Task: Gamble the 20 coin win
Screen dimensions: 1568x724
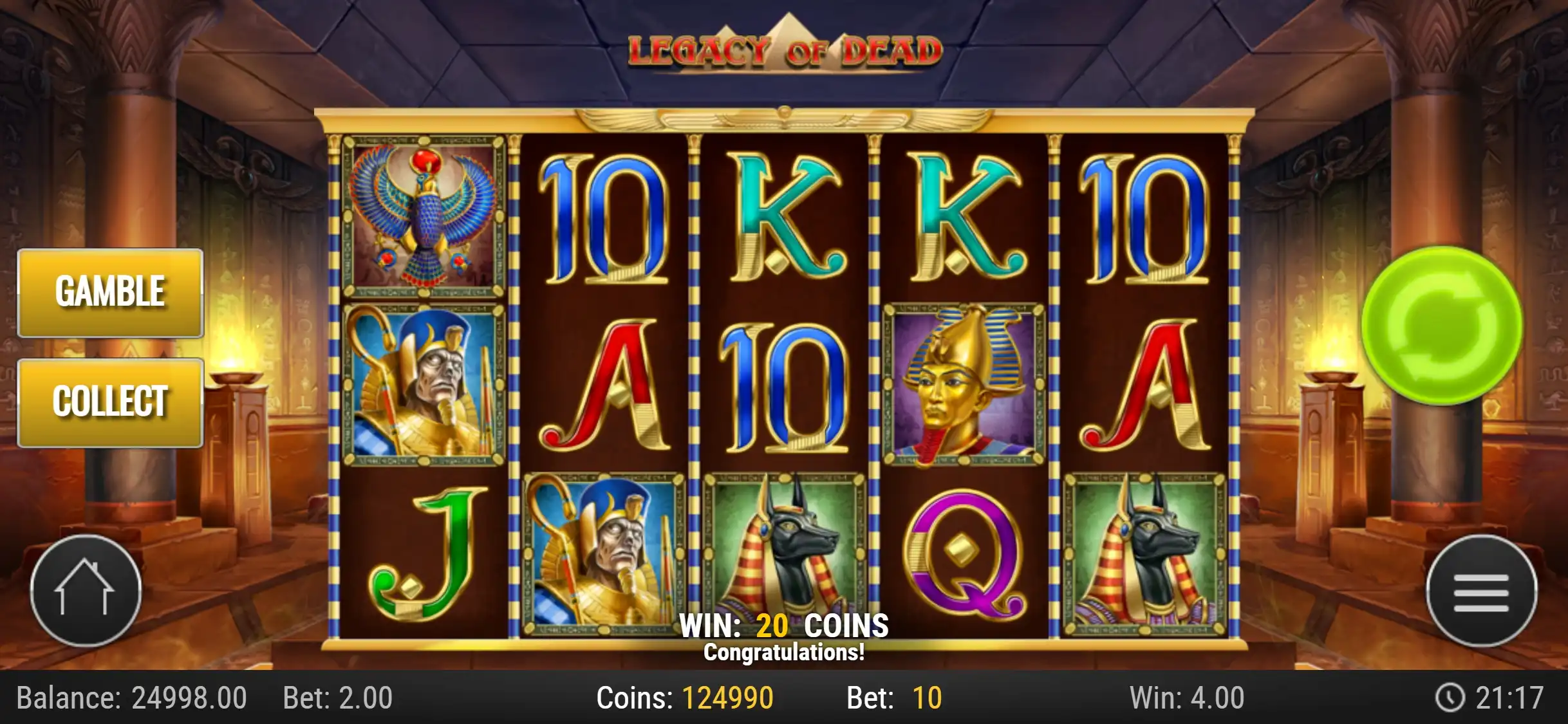Action: click(x=110, y=293)
